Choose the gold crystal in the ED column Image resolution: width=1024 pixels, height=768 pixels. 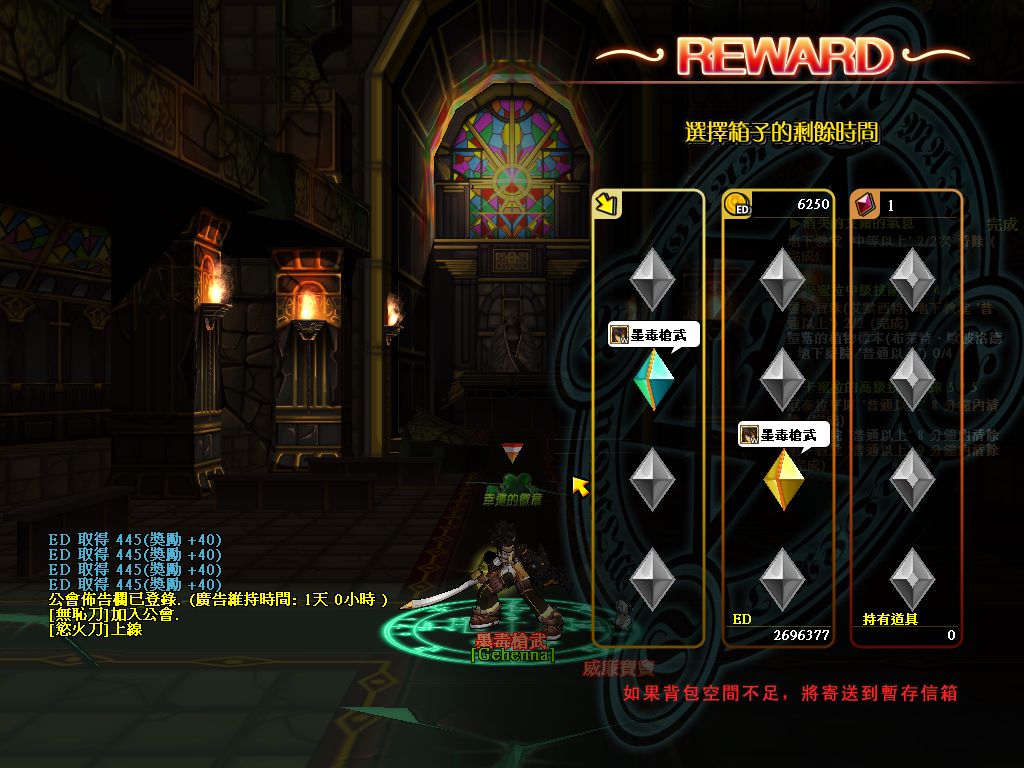tap(783, 479)
